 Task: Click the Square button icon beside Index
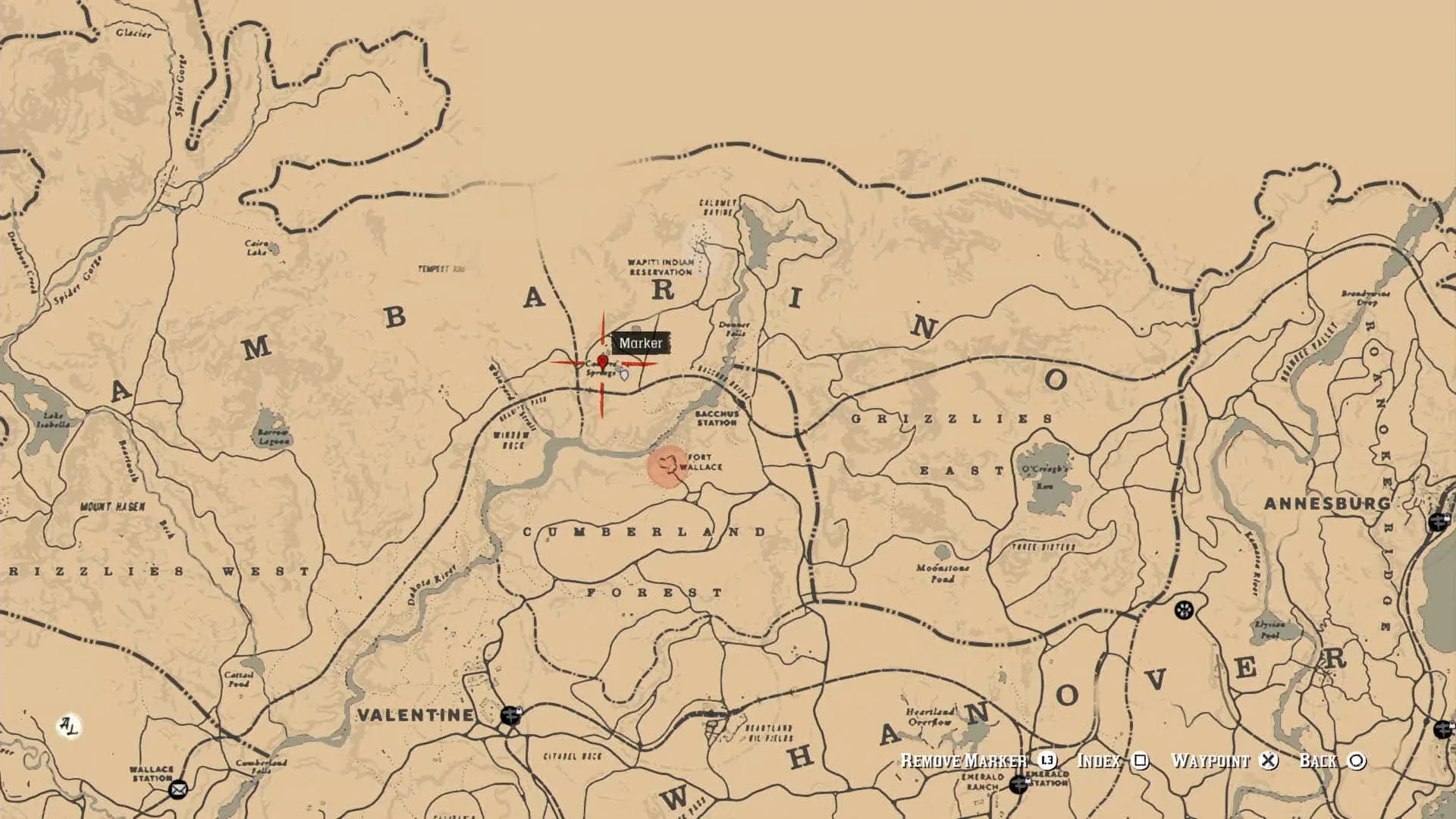[1141, 761]
